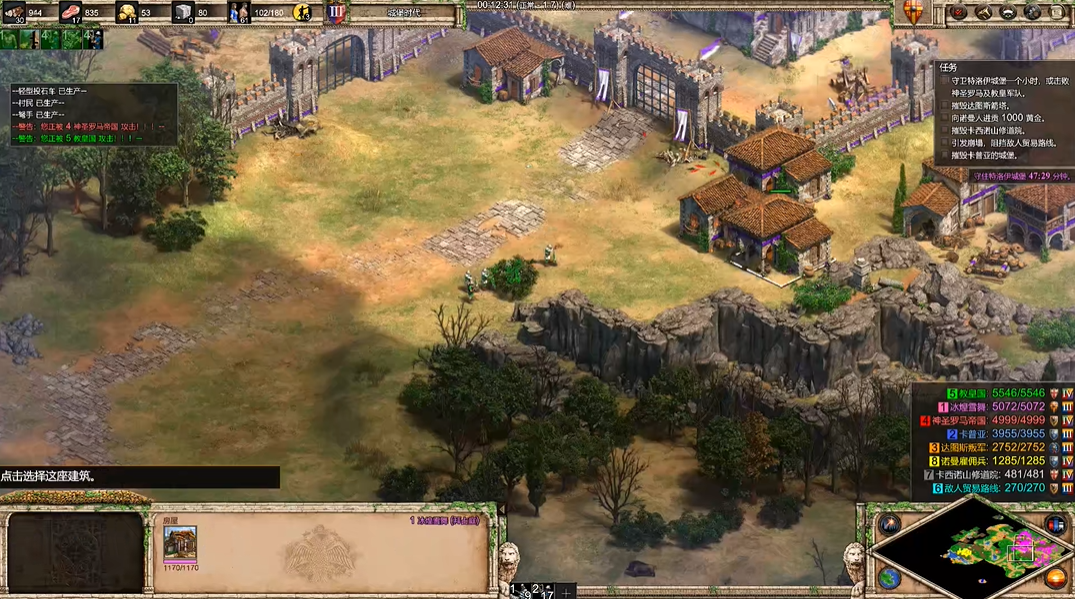
Task: Activate the flare signal button beside the minimap
Action: (889, 524)
